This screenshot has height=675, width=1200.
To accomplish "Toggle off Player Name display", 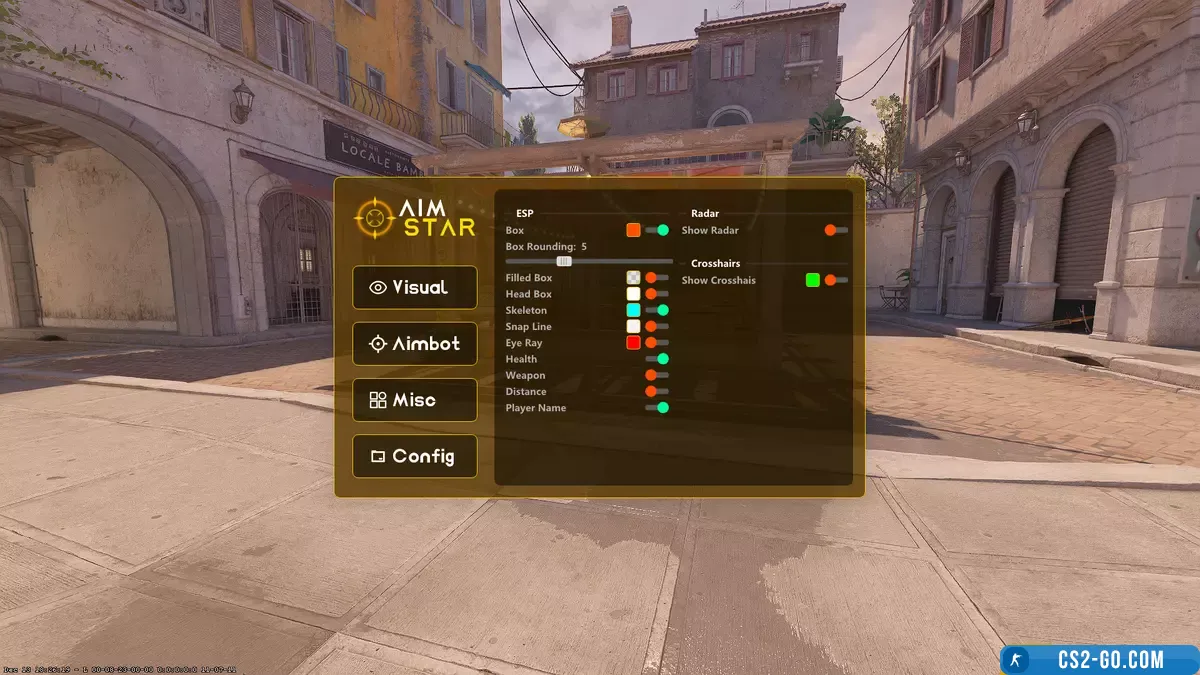I will 657,407.
